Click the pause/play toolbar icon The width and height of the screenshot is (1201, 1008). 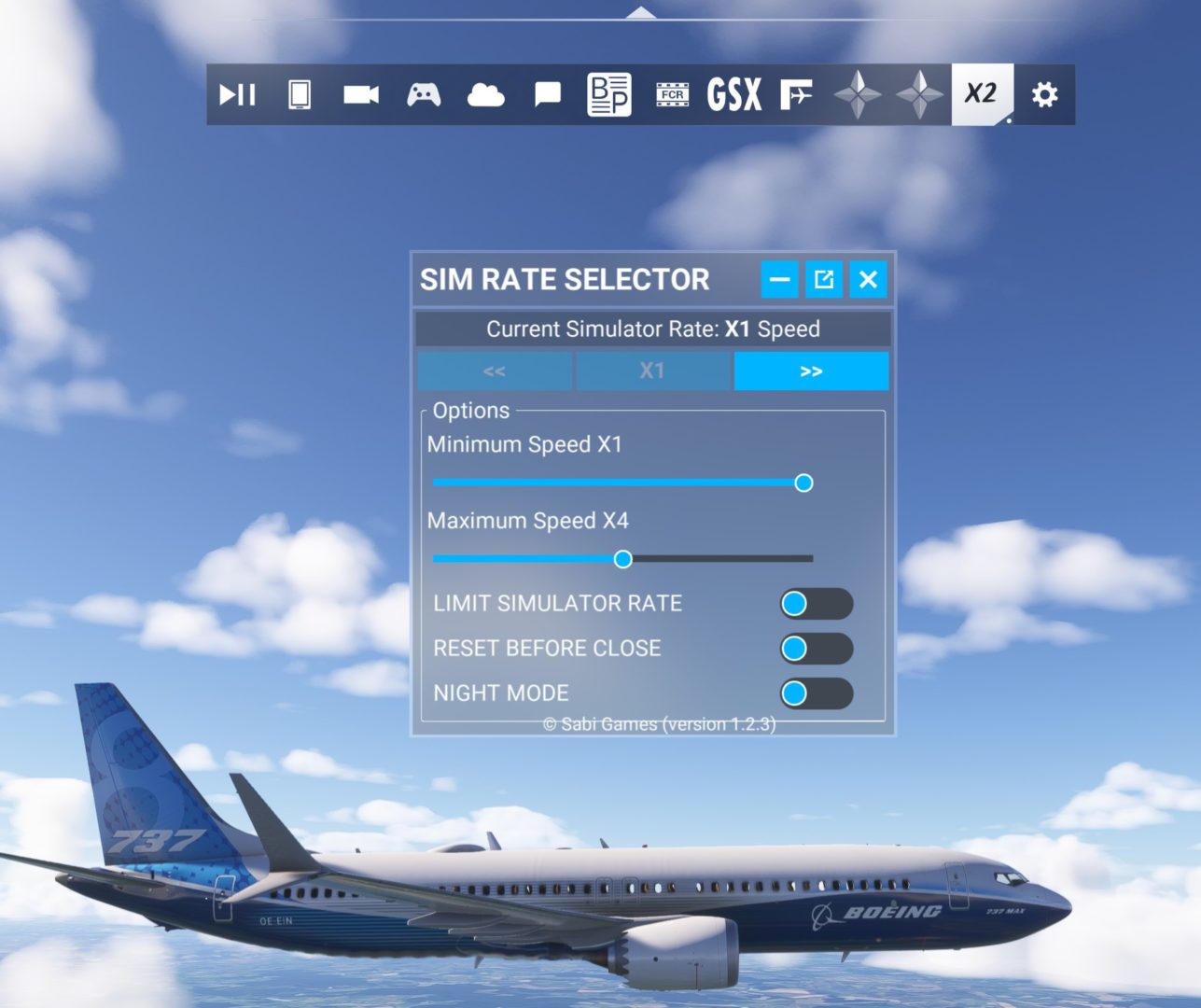(x=238, y=93)
